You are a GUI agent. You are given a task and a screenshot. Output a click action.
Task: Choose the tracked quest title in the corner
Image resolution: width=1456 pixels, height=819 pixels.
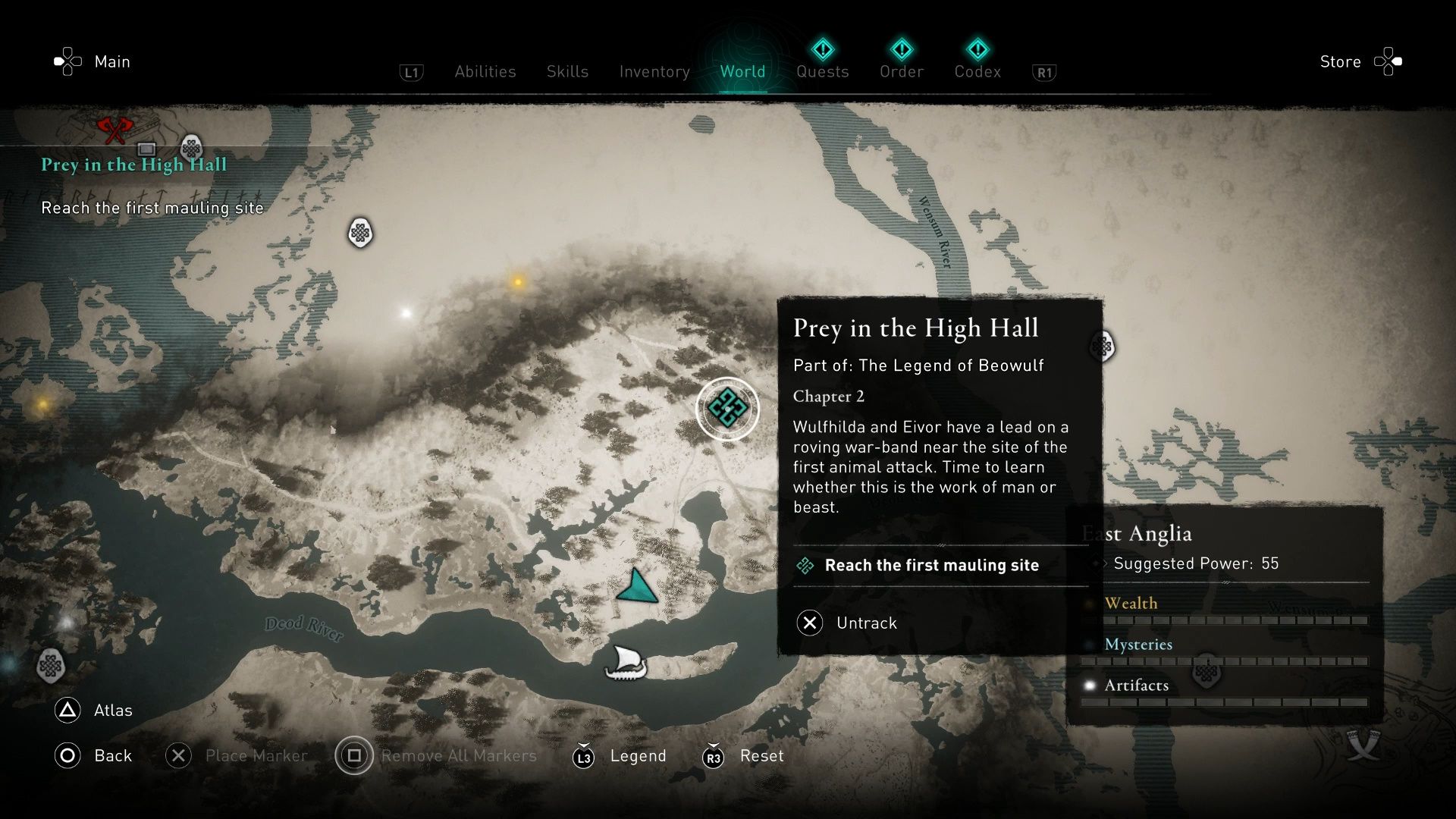(133, 165)
